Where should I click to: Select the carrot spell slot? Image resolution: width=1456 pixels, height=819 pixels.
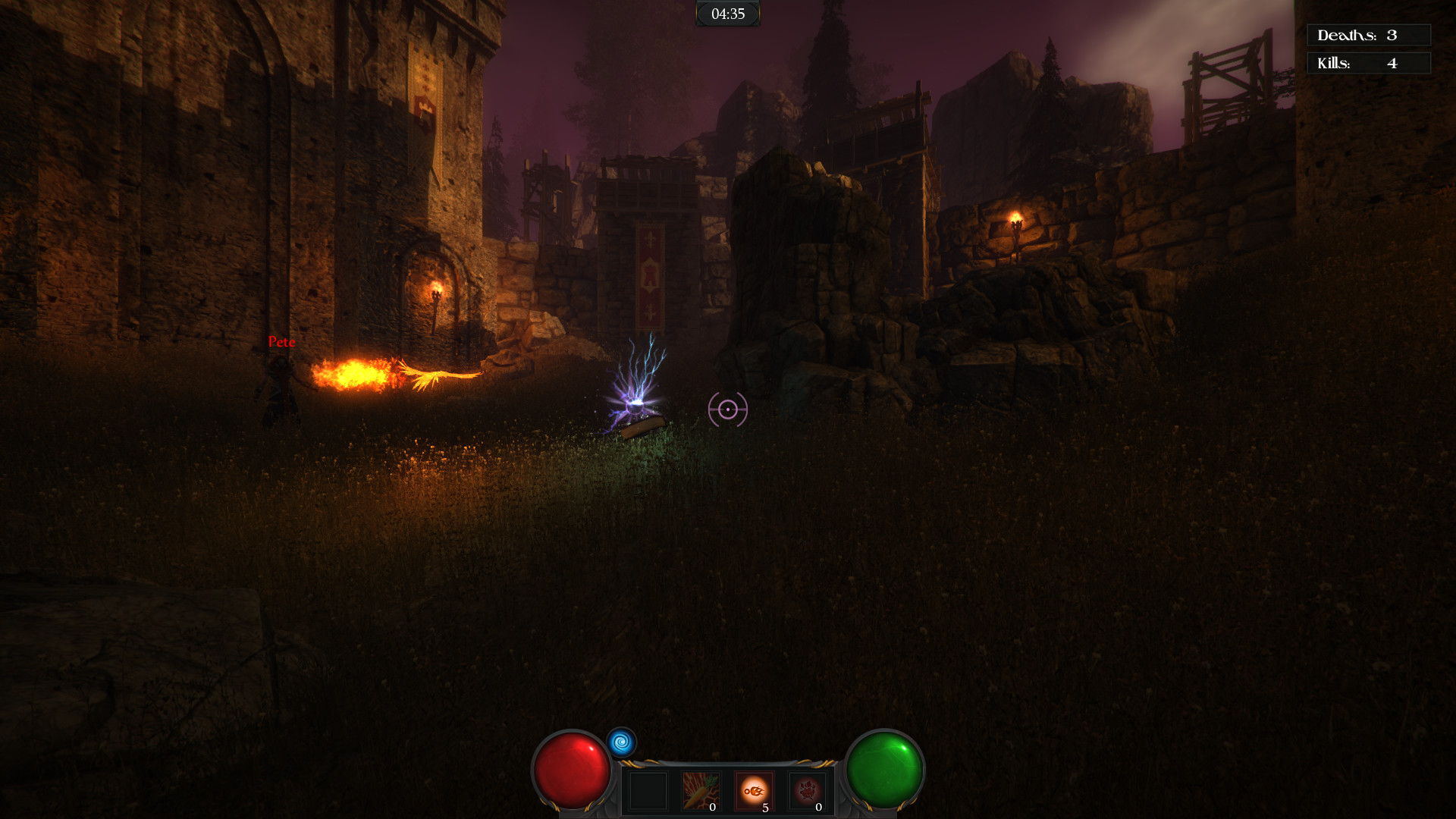701,790
